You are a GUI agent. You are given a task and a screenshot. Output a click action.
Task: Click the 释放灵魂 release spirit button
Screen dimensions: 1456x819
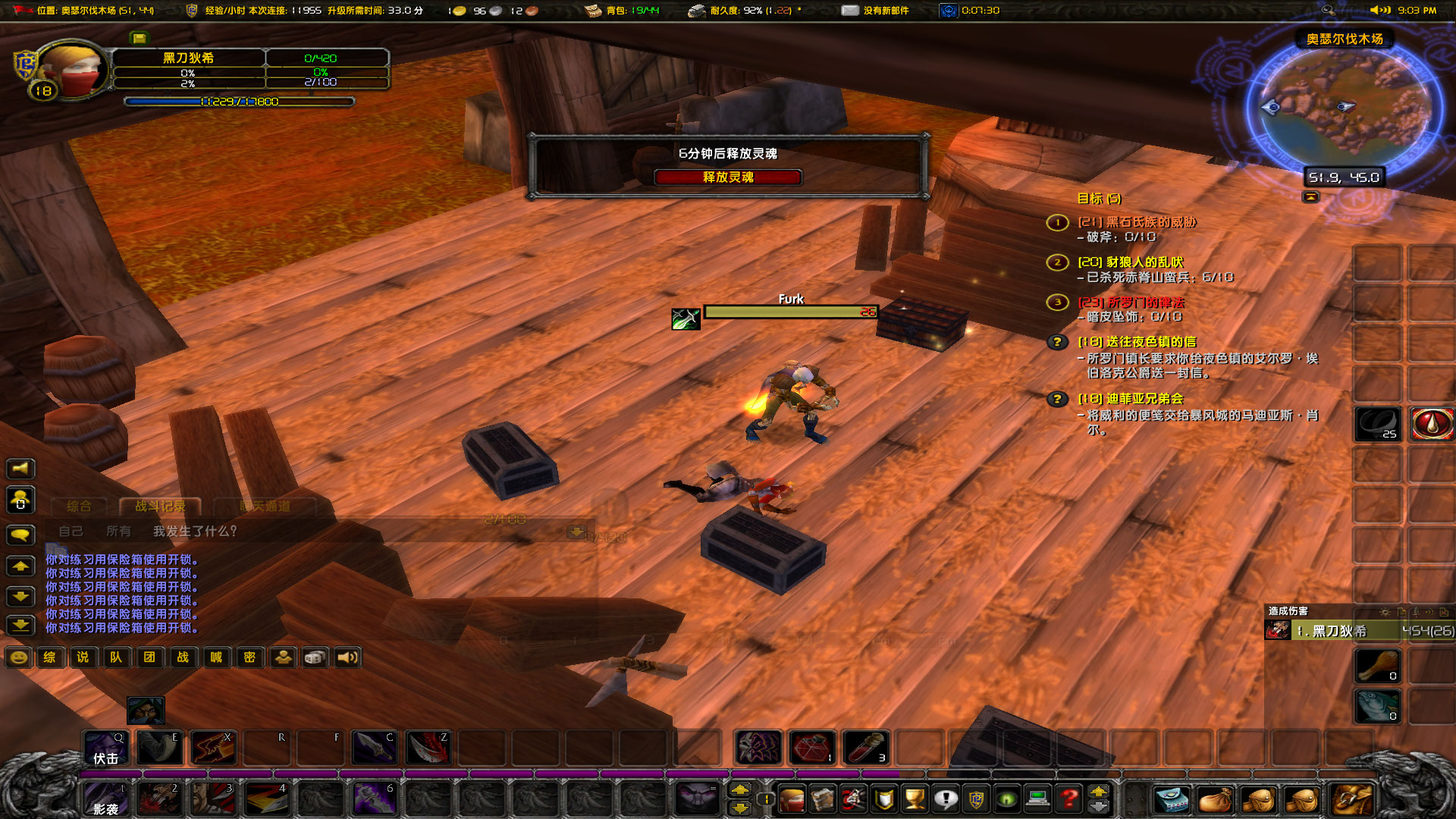pyautogui.click(x=728, y=177)
